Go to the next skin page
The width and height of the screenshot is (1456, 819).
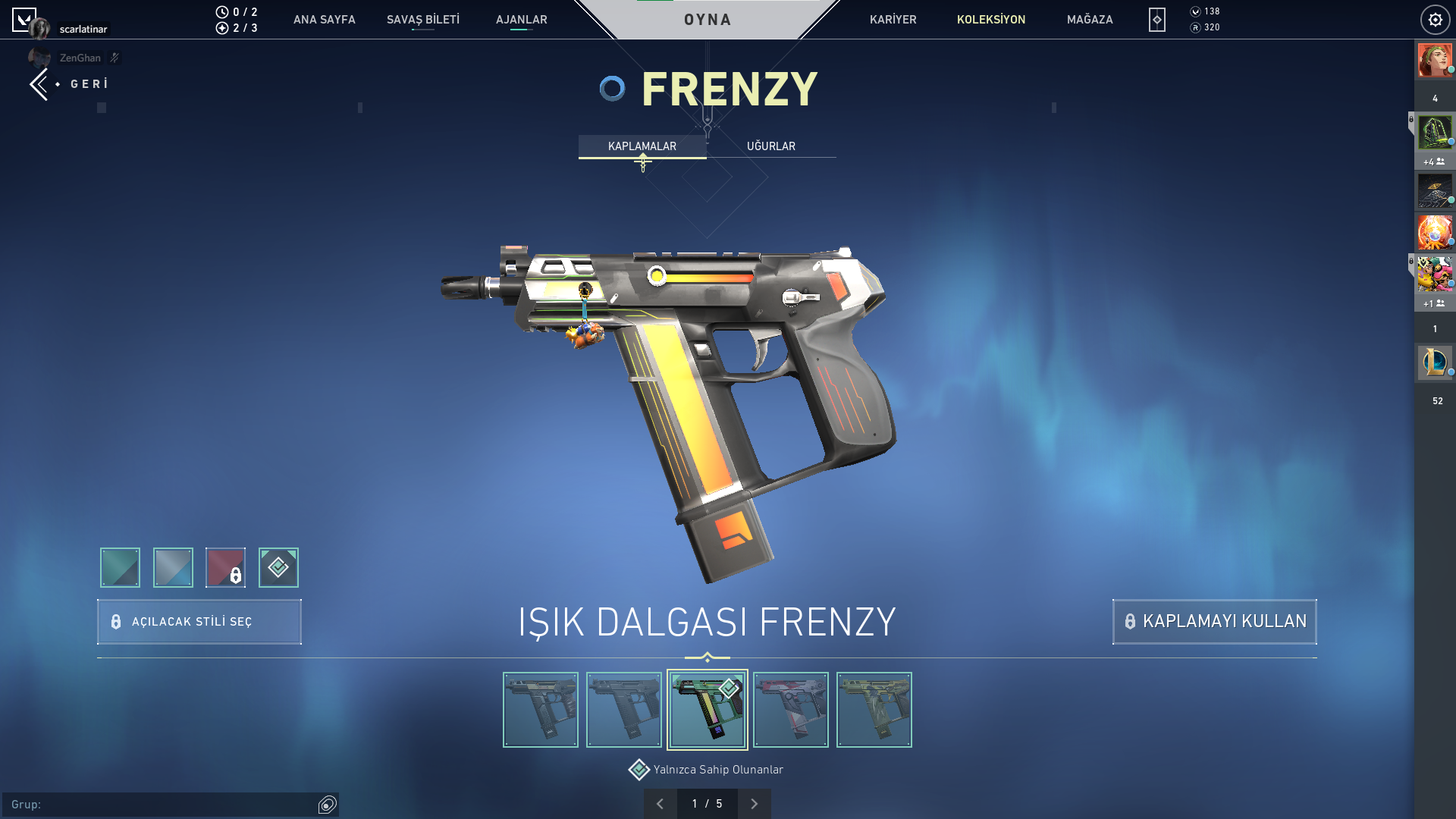point(754,804)
